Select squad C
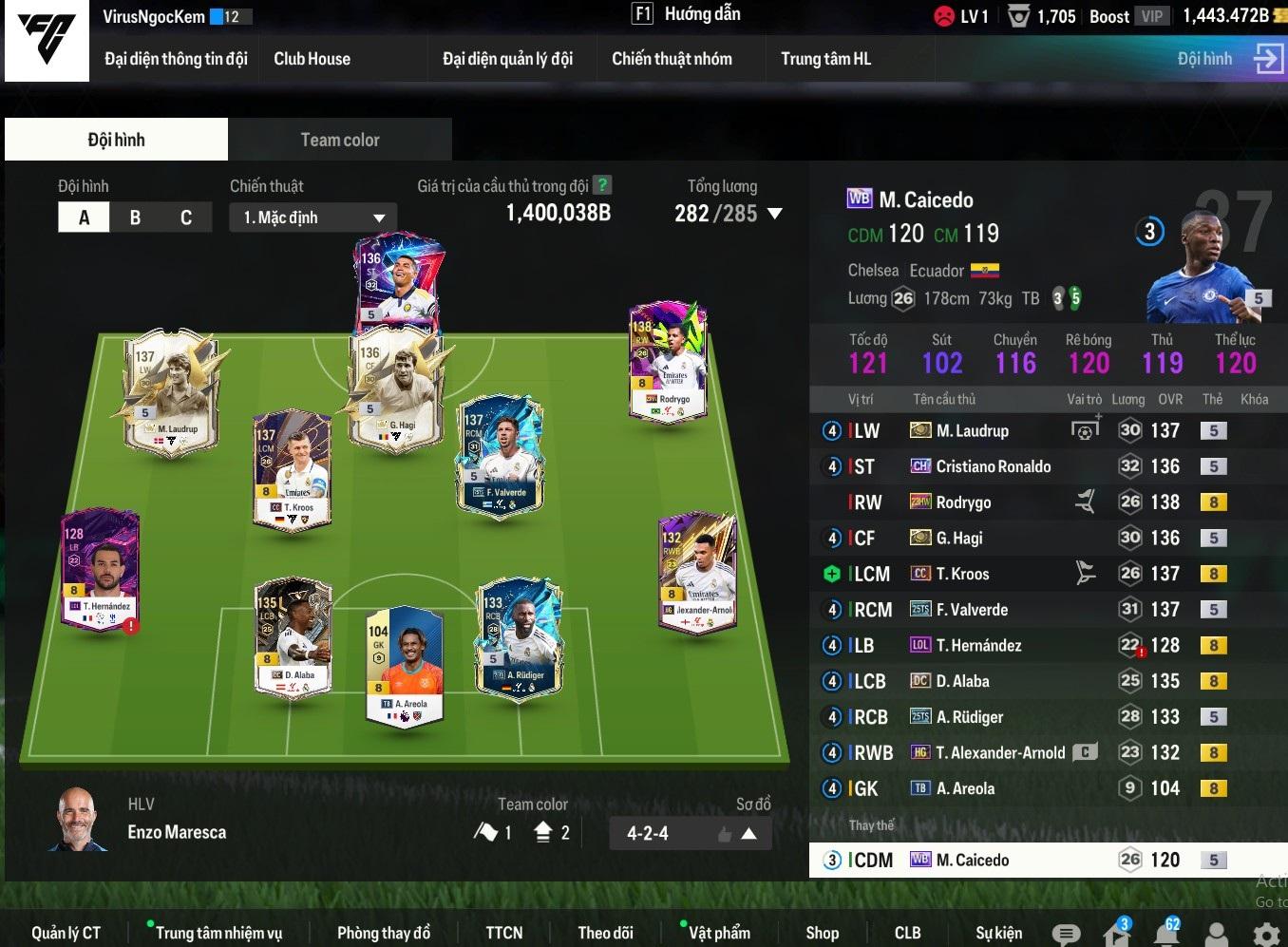 coord(186,218)
